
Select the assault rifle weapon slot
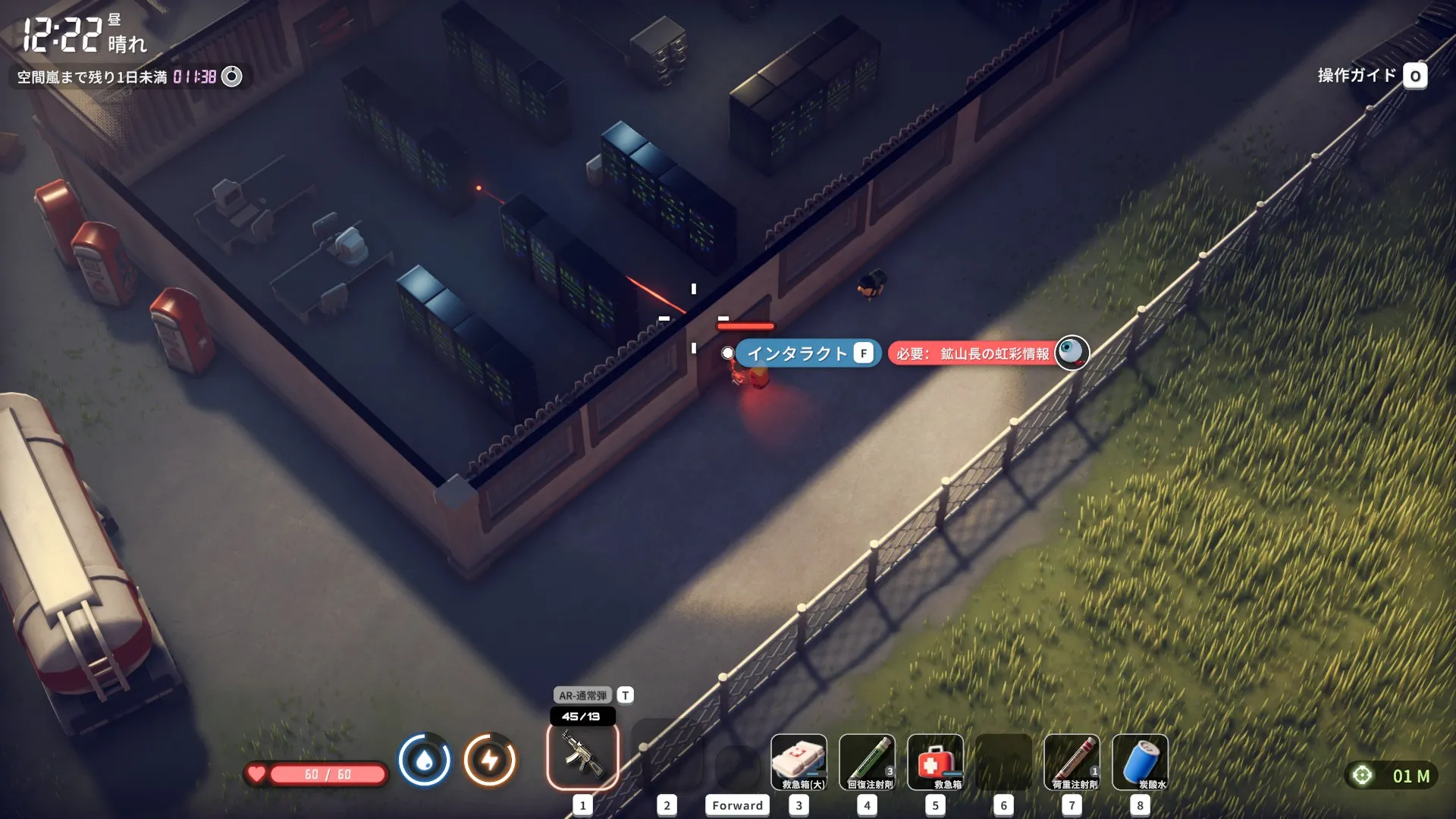pyautogui.click(x=582, y=757)
